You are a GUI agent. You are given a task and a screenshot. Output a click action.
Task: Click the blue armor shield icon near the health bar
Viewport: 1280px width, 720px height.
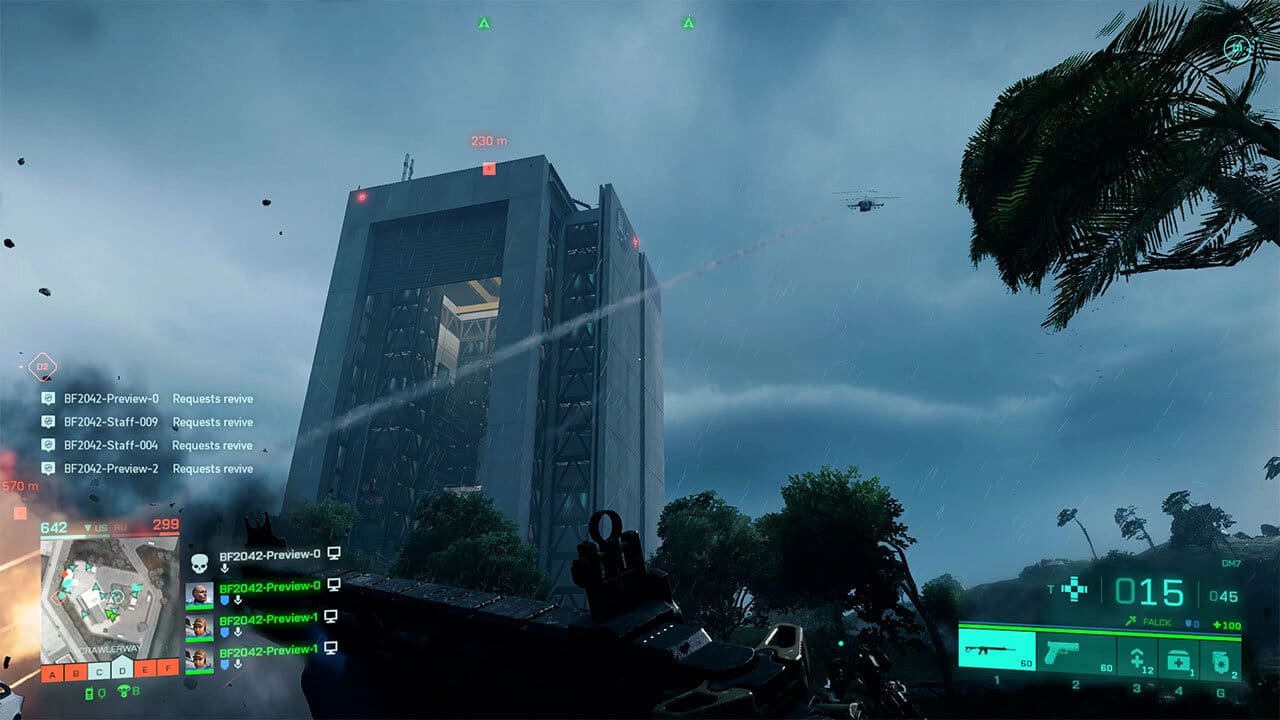[1189, 622]
